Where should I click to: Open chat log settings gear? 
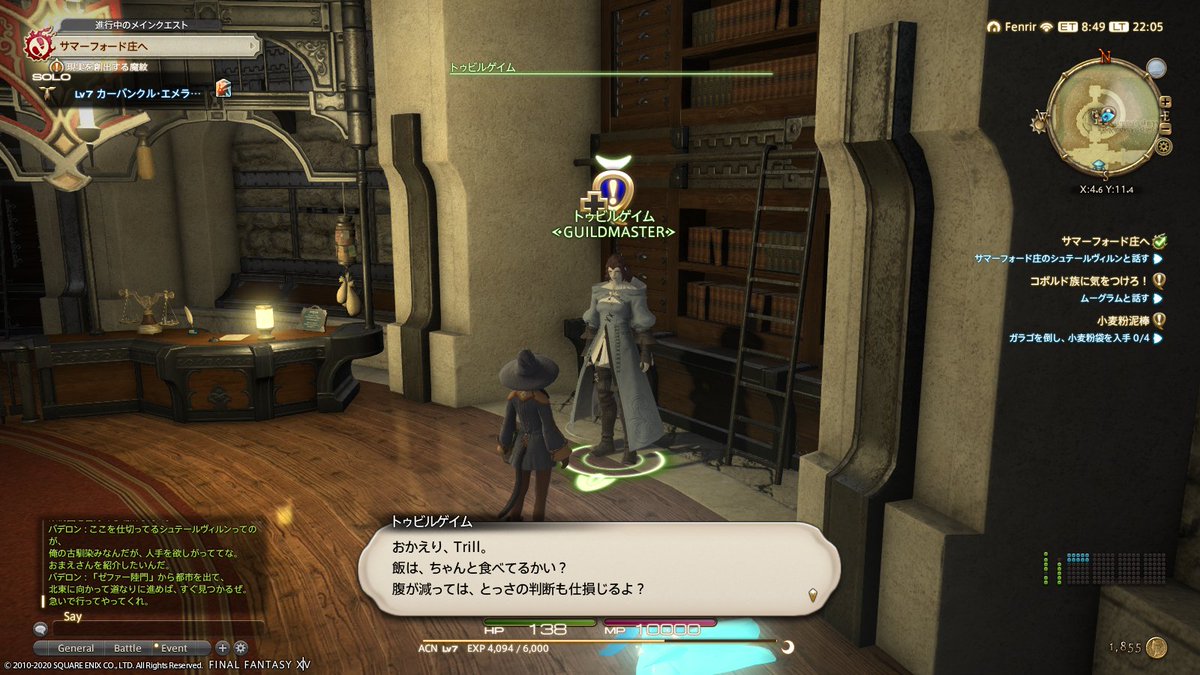click(239, 648)
